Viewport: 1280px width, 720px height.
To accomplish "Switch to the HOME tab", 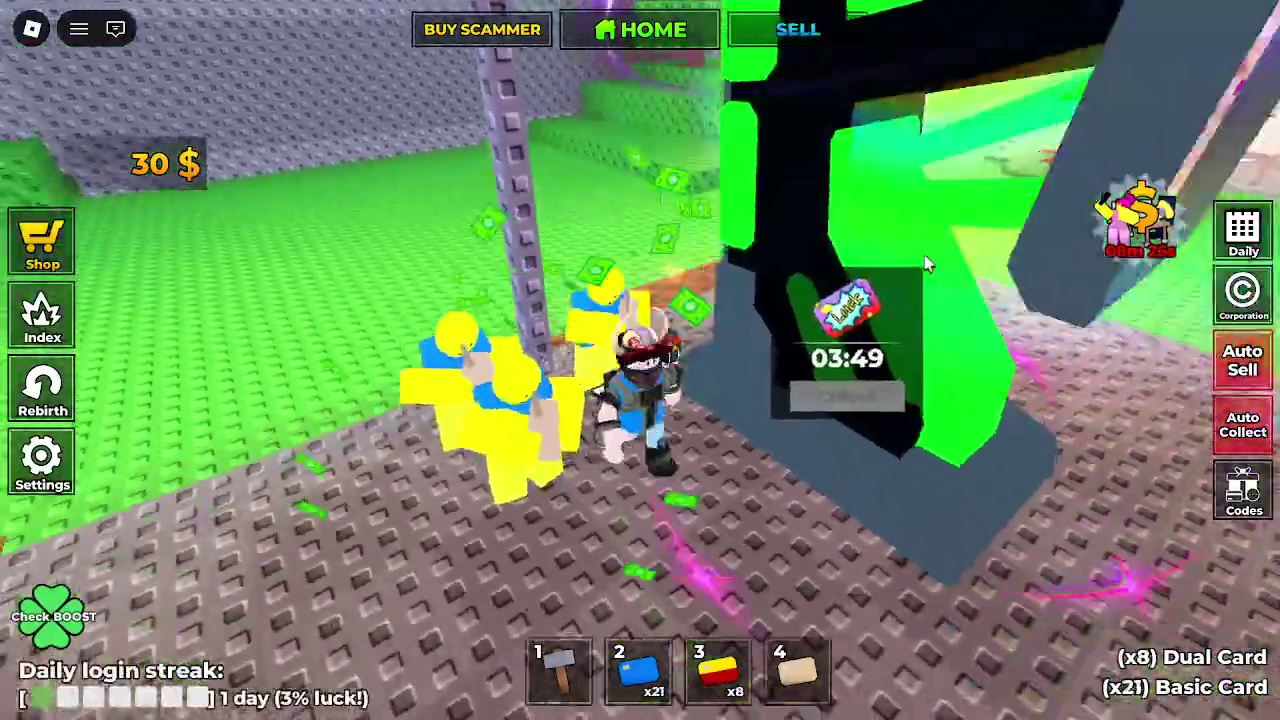I will pyautogui.click(x=640, y=29).
